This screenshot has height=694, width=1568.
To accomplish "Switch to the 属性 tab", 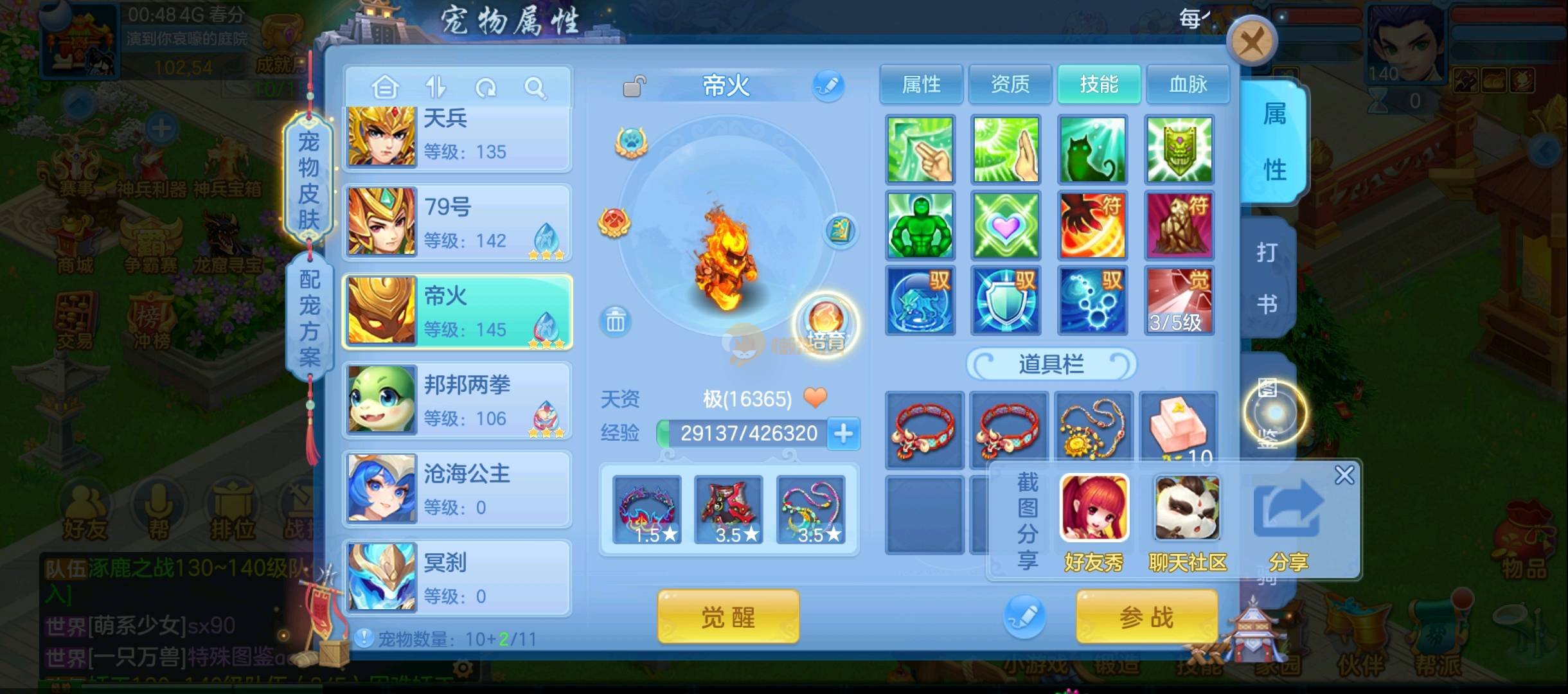I will (x=921, y=84).
